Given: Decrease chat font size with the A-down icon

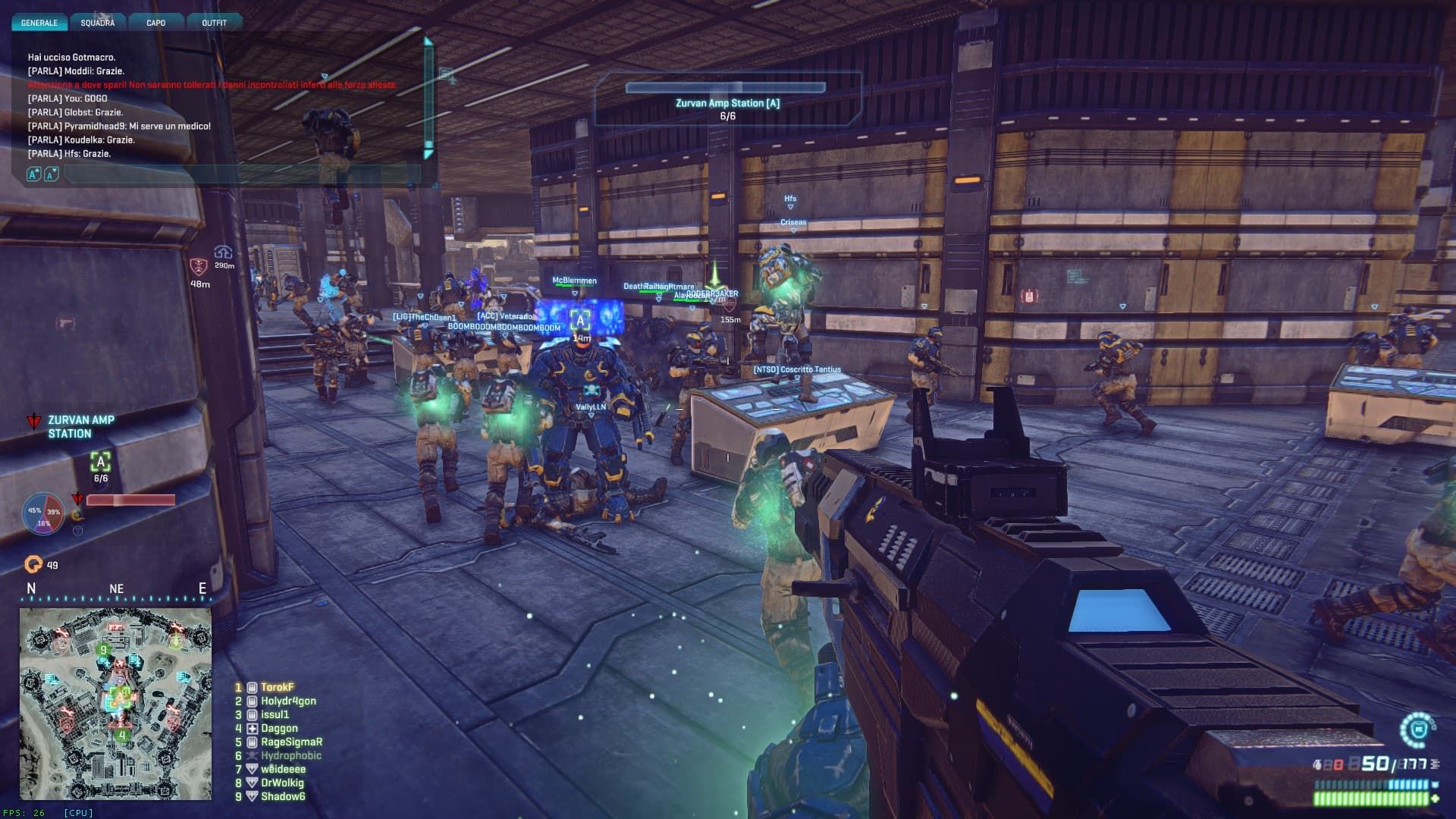Looking at the screenshot, I should [x=51, y=175].
